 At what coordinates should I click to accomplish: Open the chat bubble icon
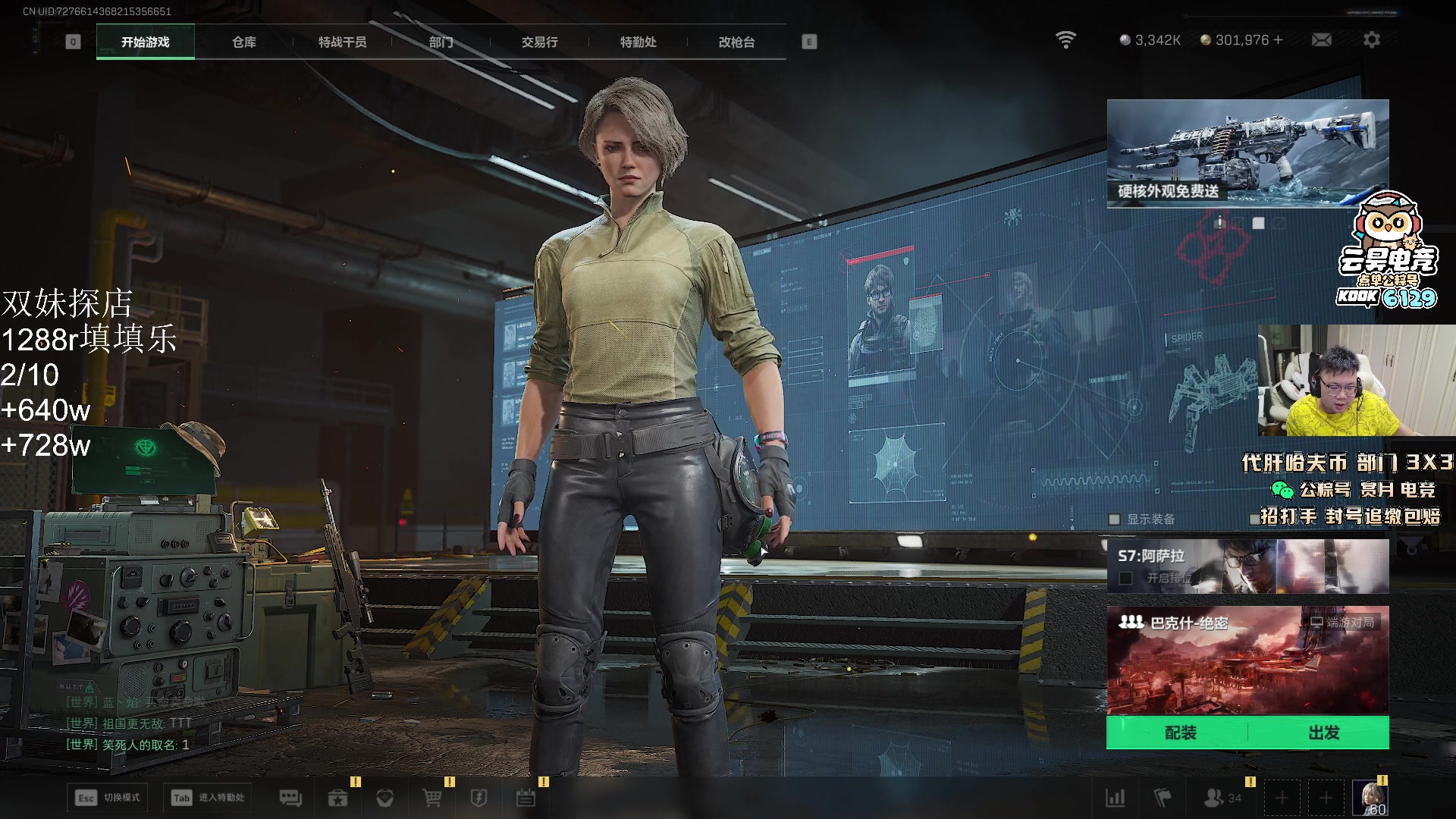pyautogui.click(x=290, y=798)
